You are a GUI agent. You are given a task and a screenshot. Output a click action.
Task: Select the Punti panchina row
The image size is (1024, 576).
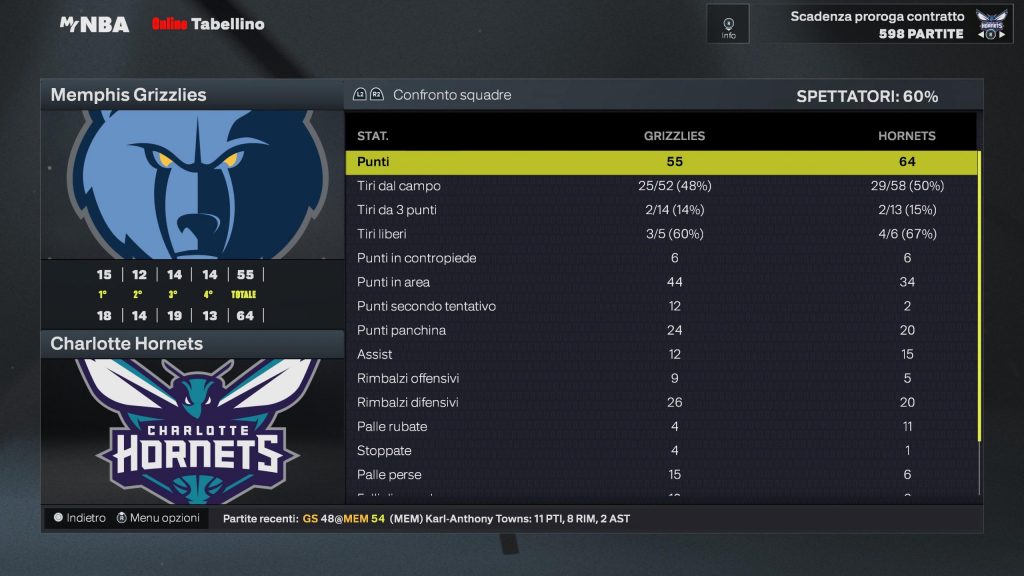(x=660, y=330)
